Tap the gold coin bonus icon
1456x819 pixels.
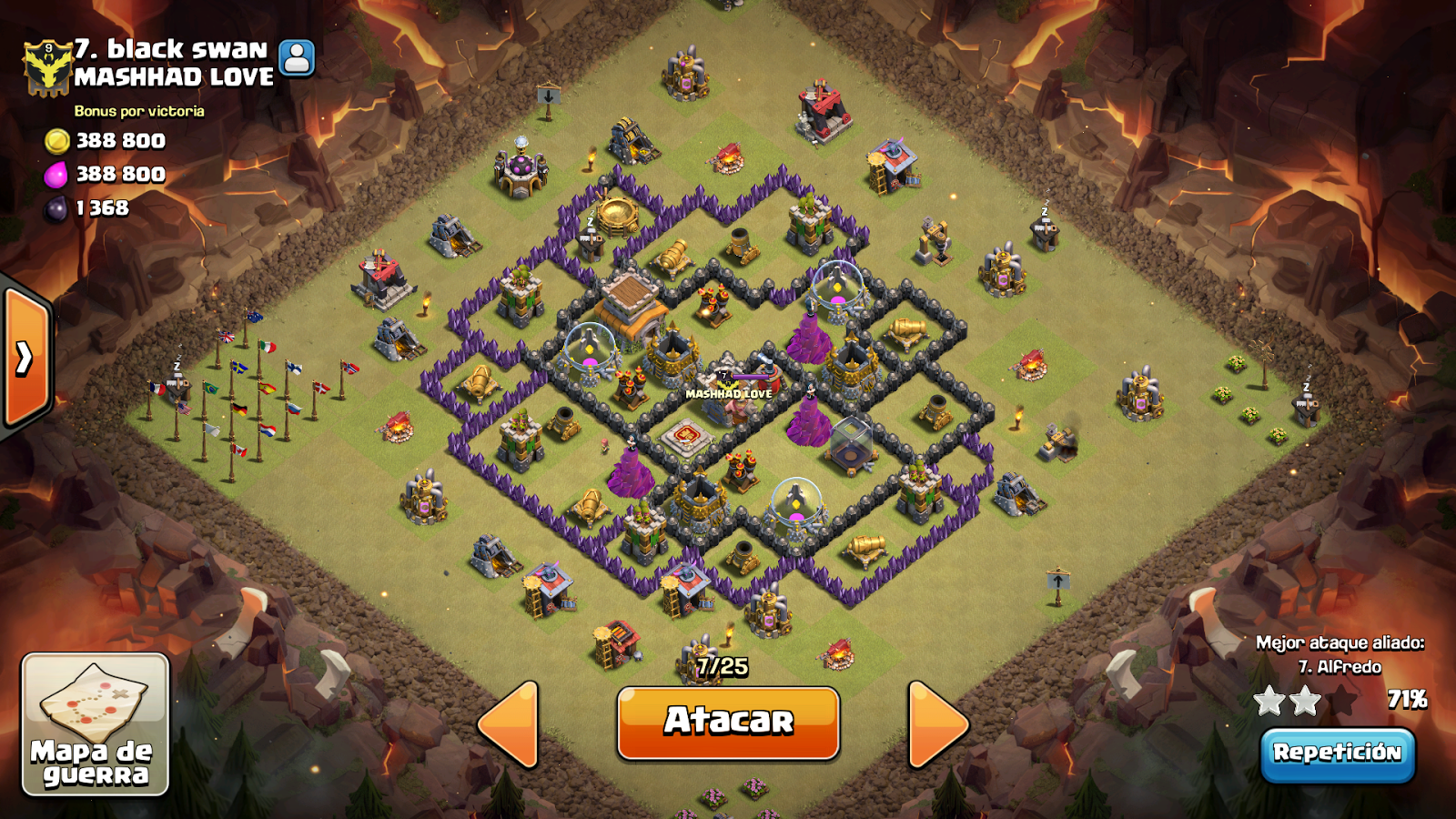57,141
